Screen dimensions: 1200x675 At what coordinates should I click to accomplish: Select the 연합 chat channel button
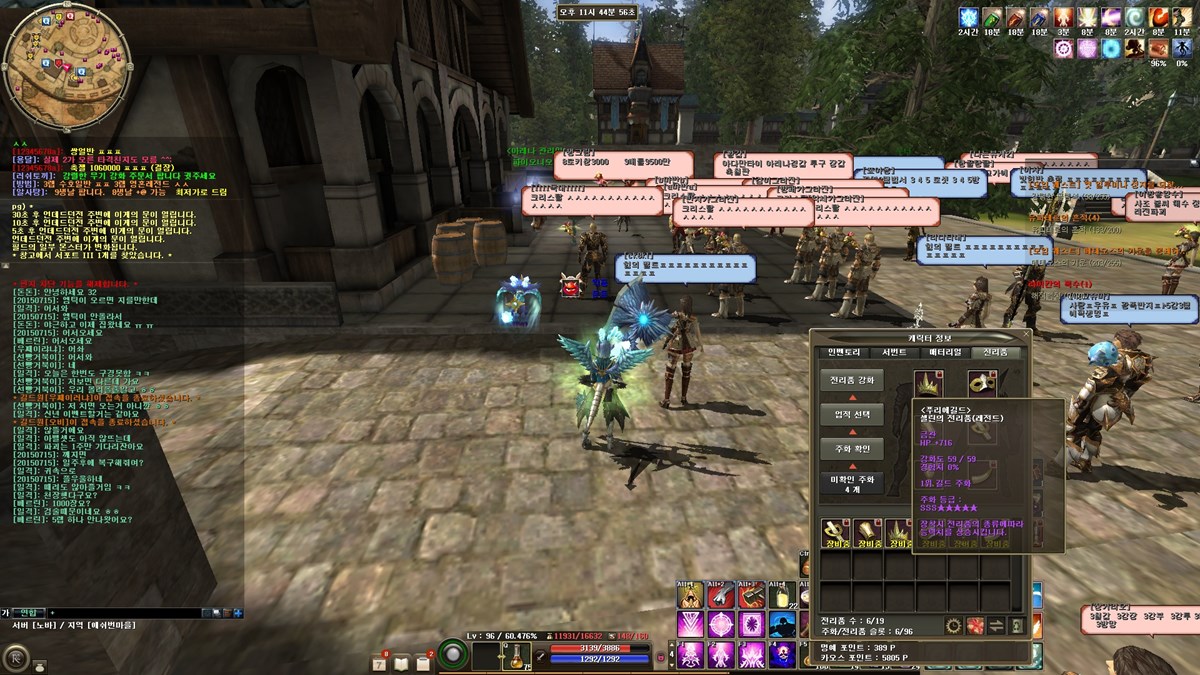click(x=27, y=612)
